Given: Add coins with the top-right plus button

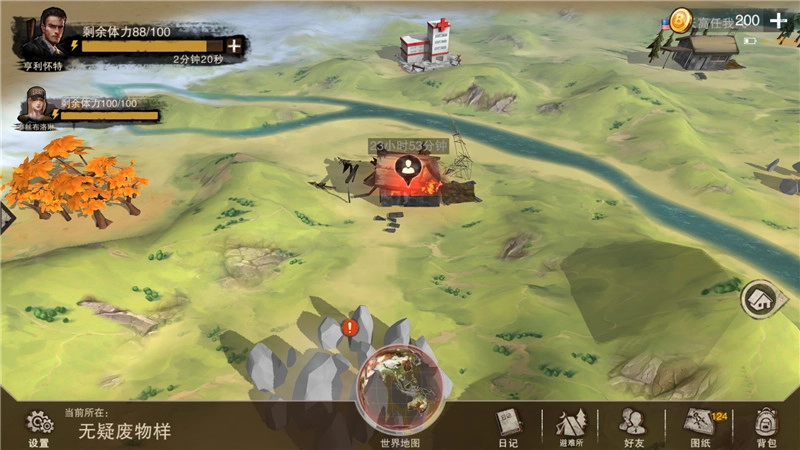Looking at the screenshot, I should pos(778,20).
